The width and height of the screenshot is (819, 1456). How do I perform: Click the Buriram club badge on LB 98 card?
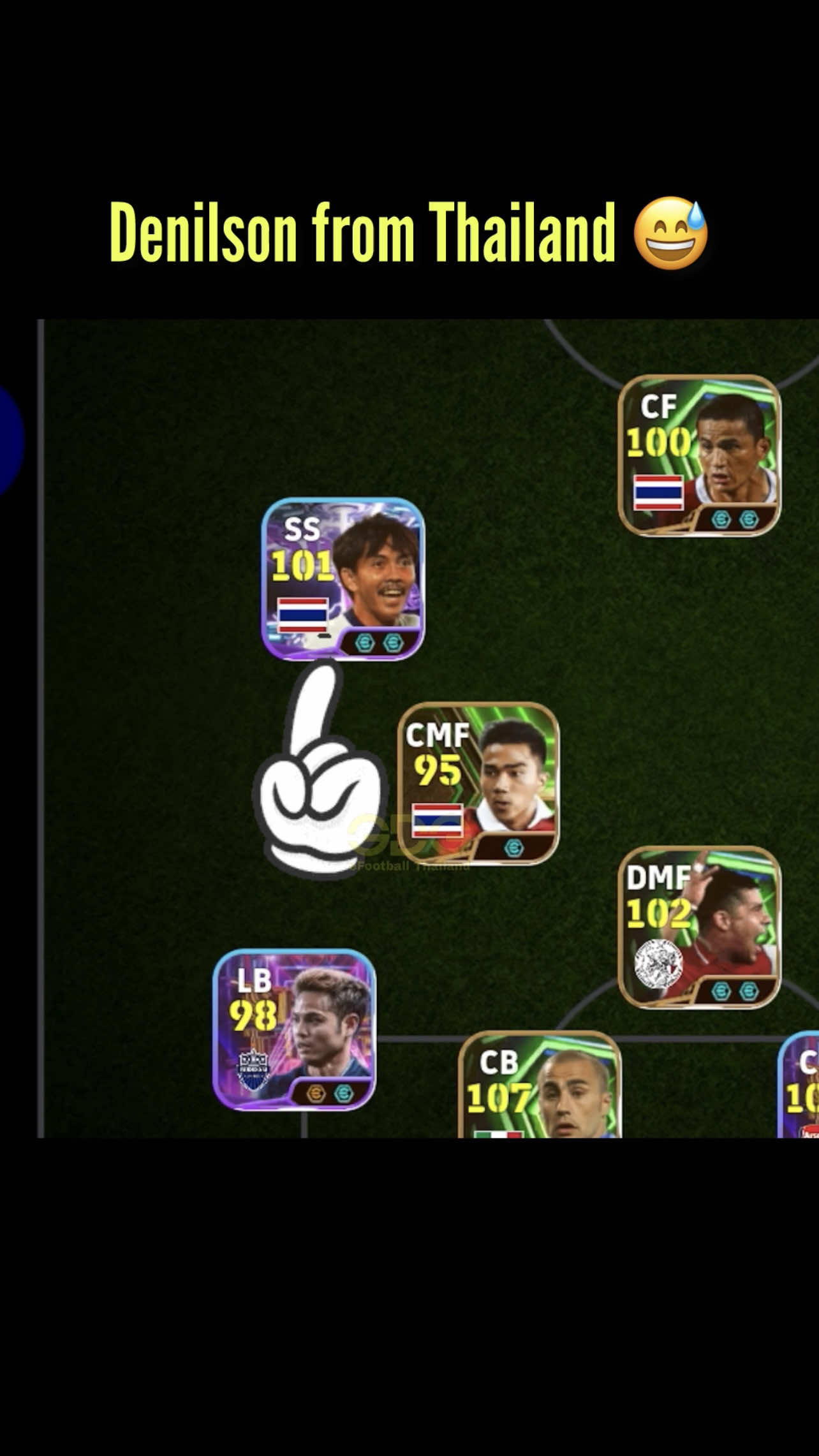point(253,1069)
